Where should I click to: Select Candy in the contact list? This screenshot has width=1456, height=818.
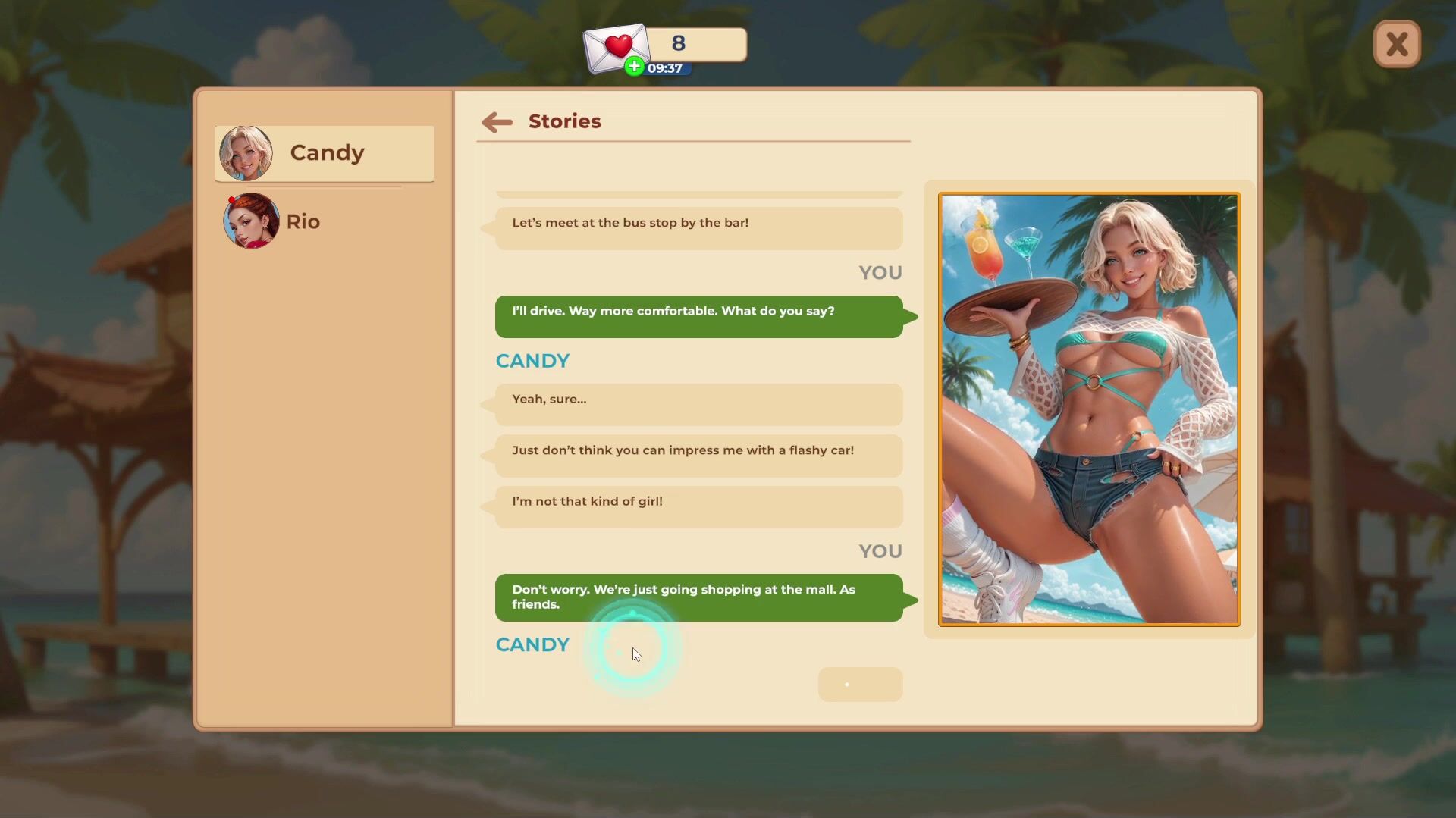click(325, 153)
